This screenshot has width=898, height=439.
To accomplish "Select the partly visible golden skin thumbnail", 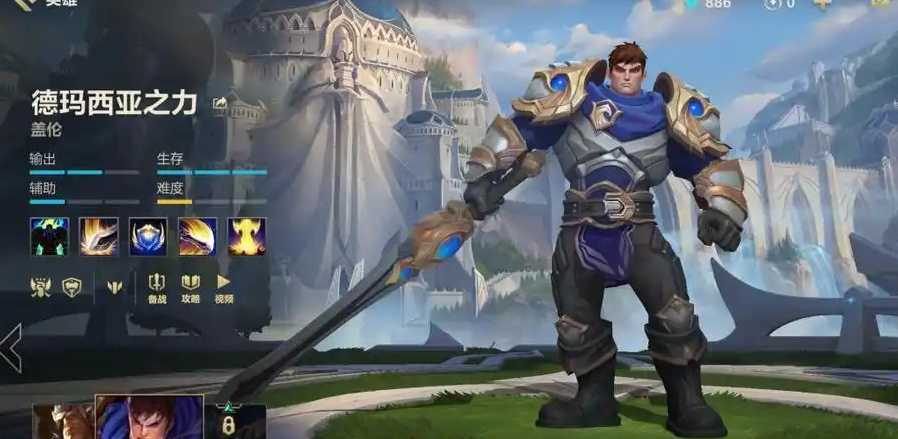I will click(x=62, y=421).
